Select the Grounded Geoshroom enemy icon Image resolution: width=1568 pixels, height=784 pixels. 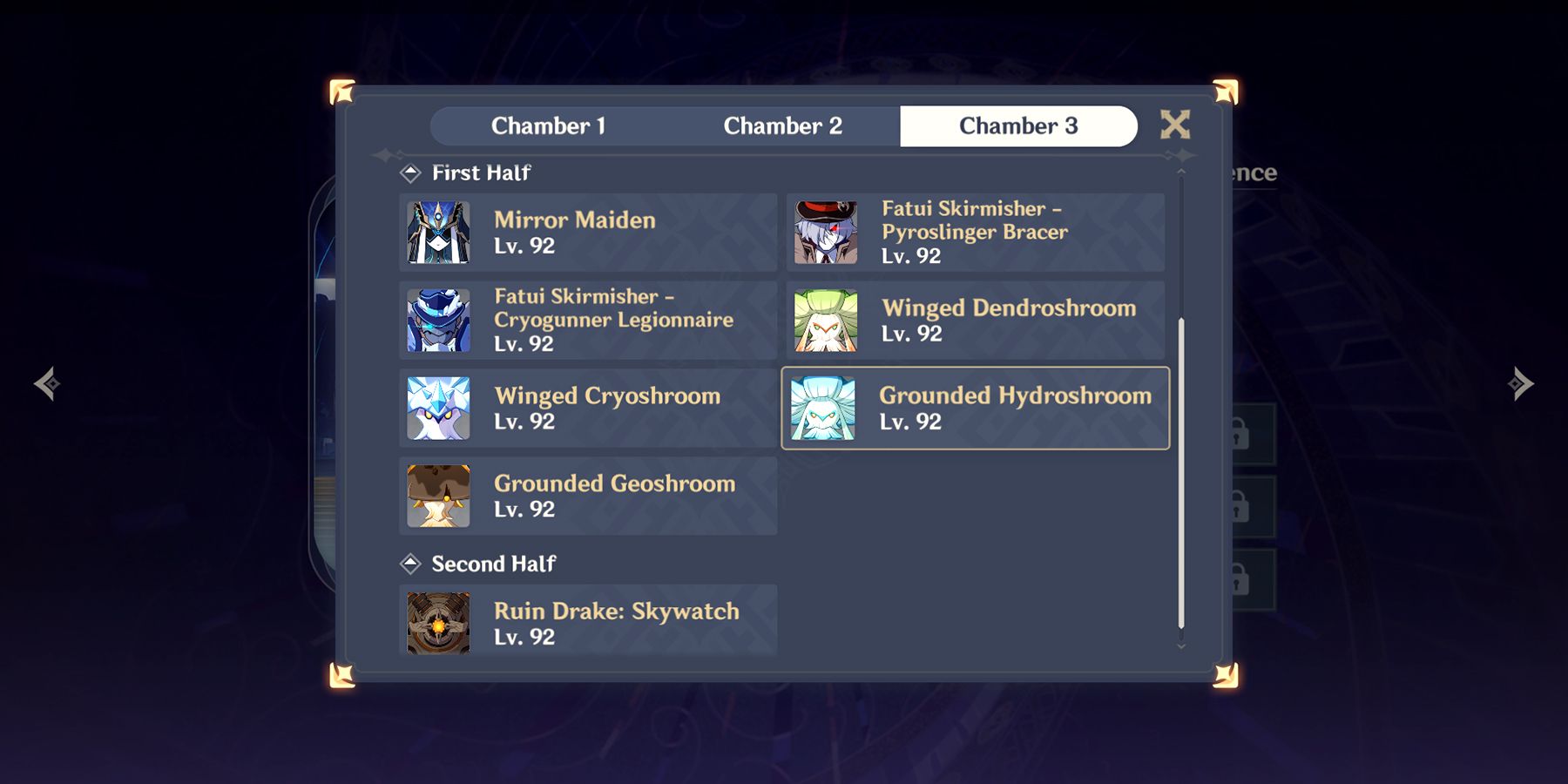(438, 495)
